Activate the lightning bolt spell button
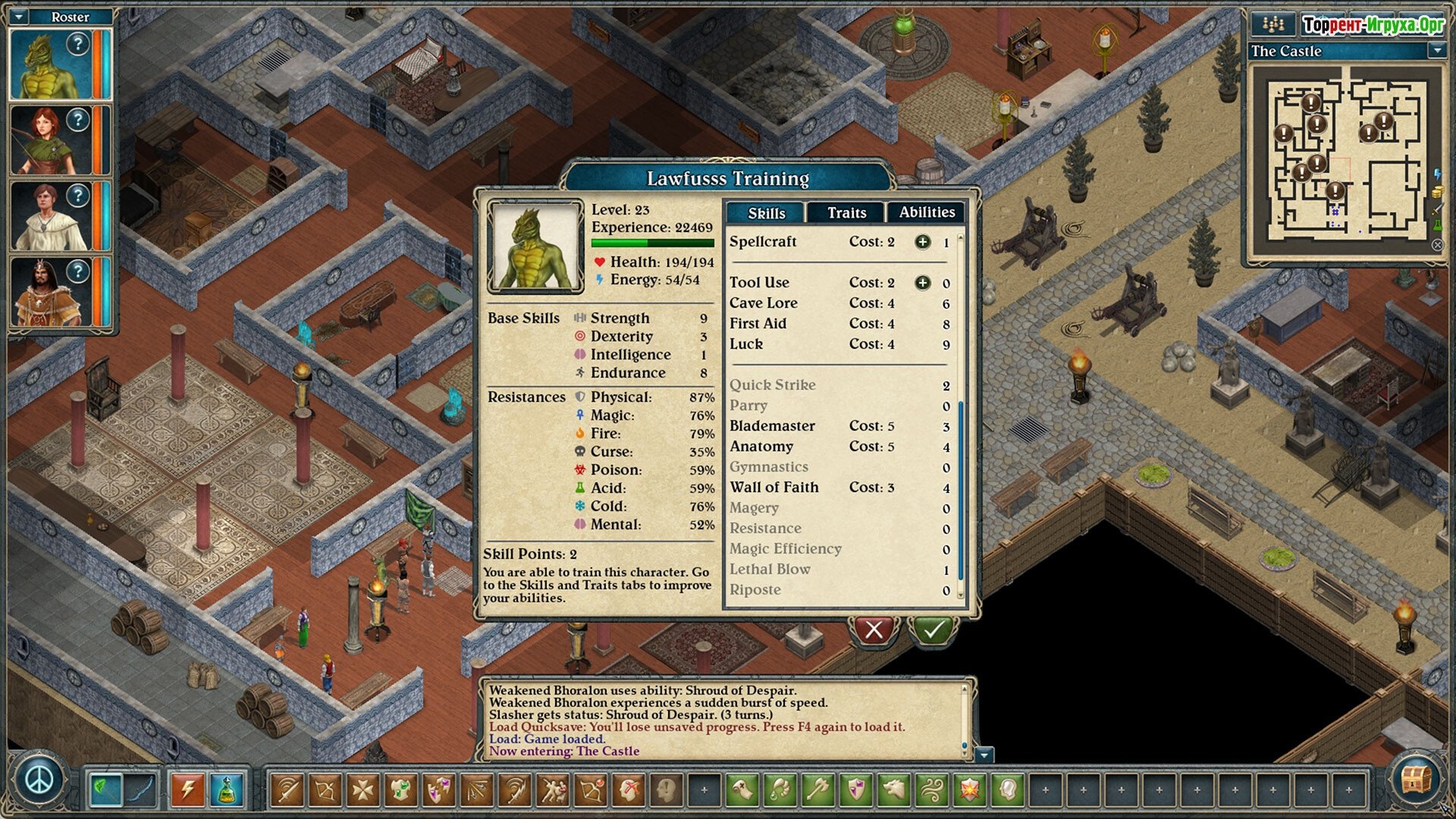The width and height of the screenshot is (1456, 819). (187, 790)
